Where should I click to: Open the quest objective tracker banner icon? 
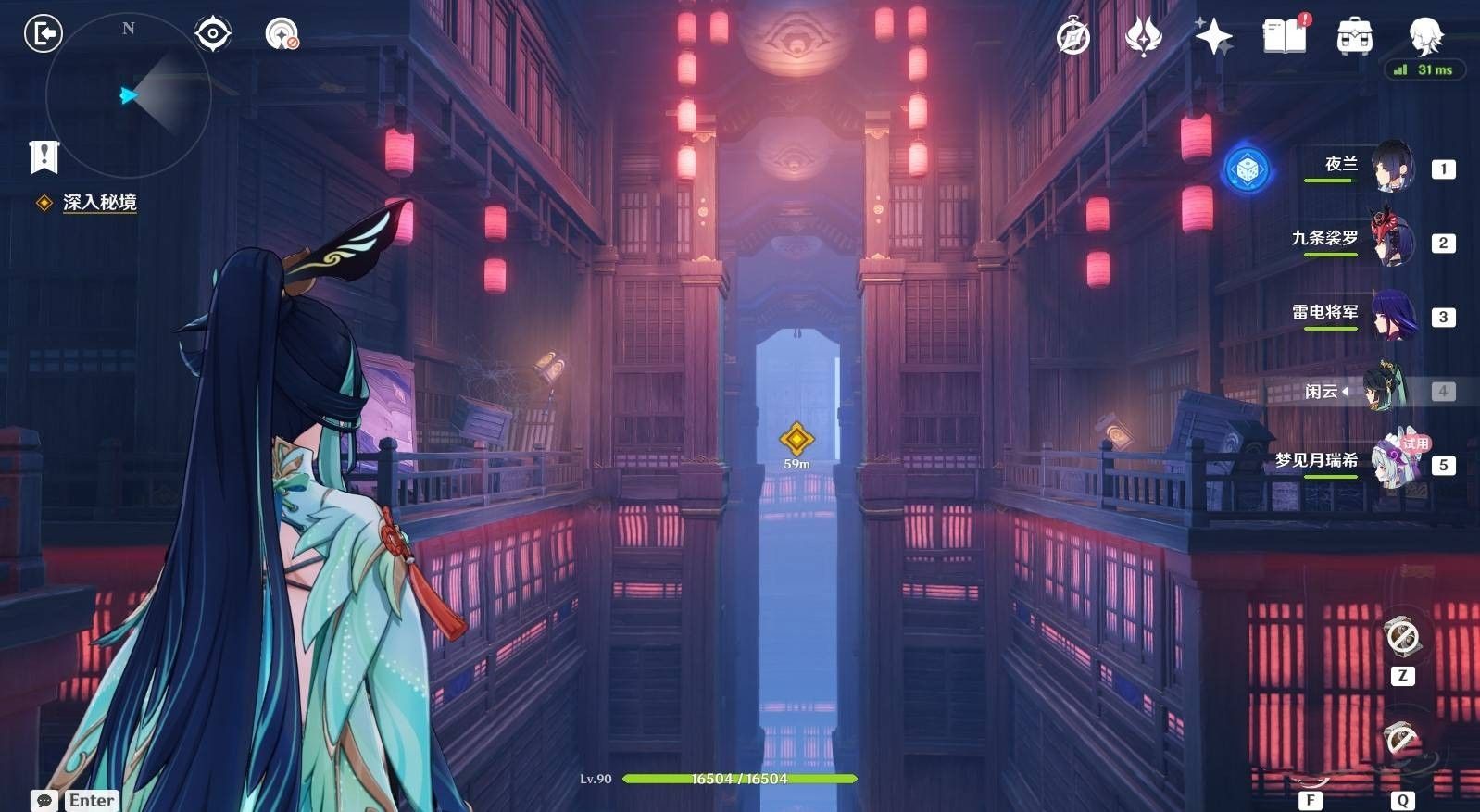coord(44,156)
